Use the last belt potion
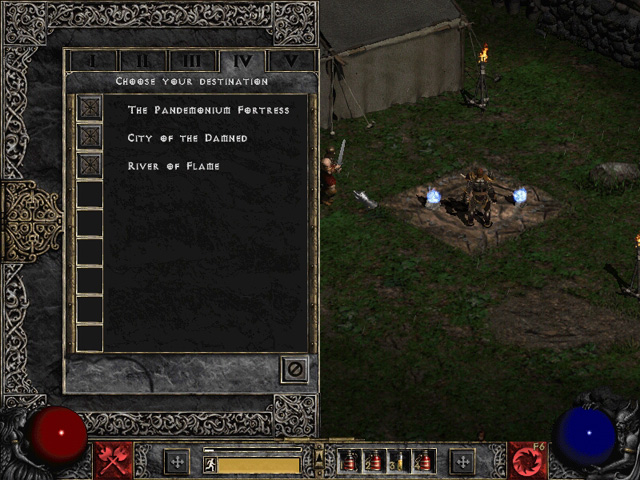640x480 pixels. (x=423, y=462)
